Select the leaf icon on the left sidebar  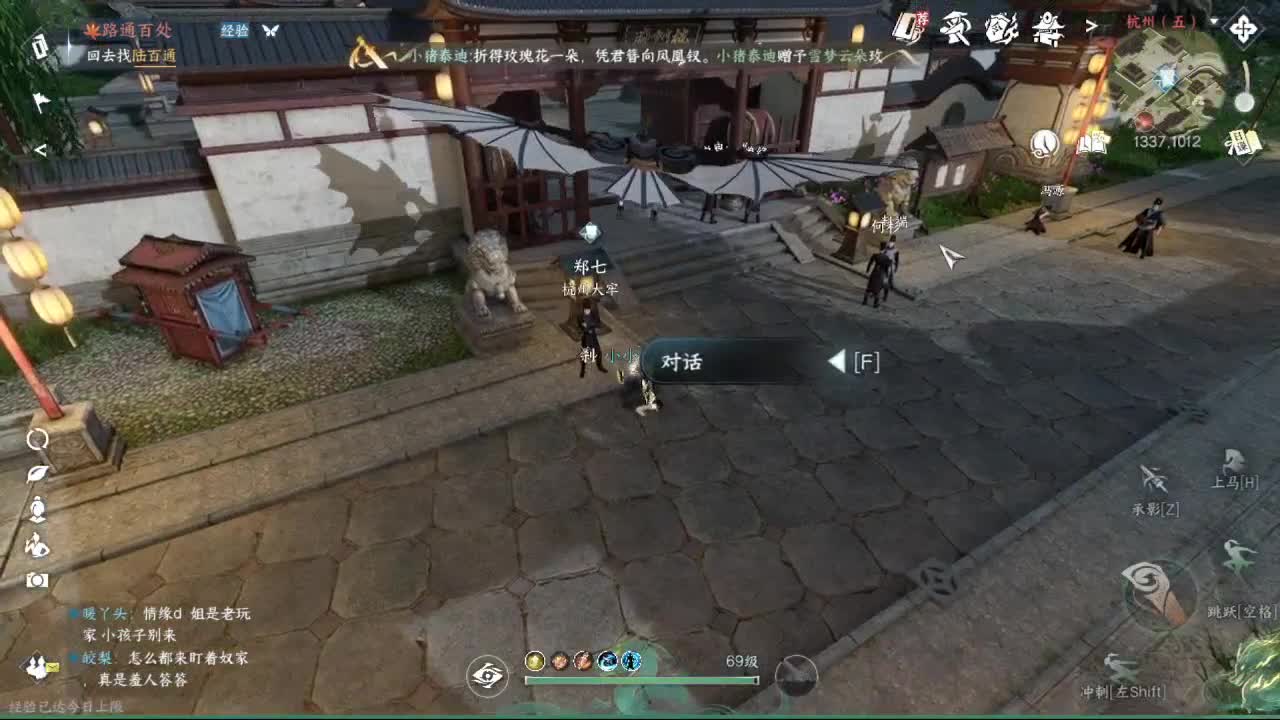[36, 473]
